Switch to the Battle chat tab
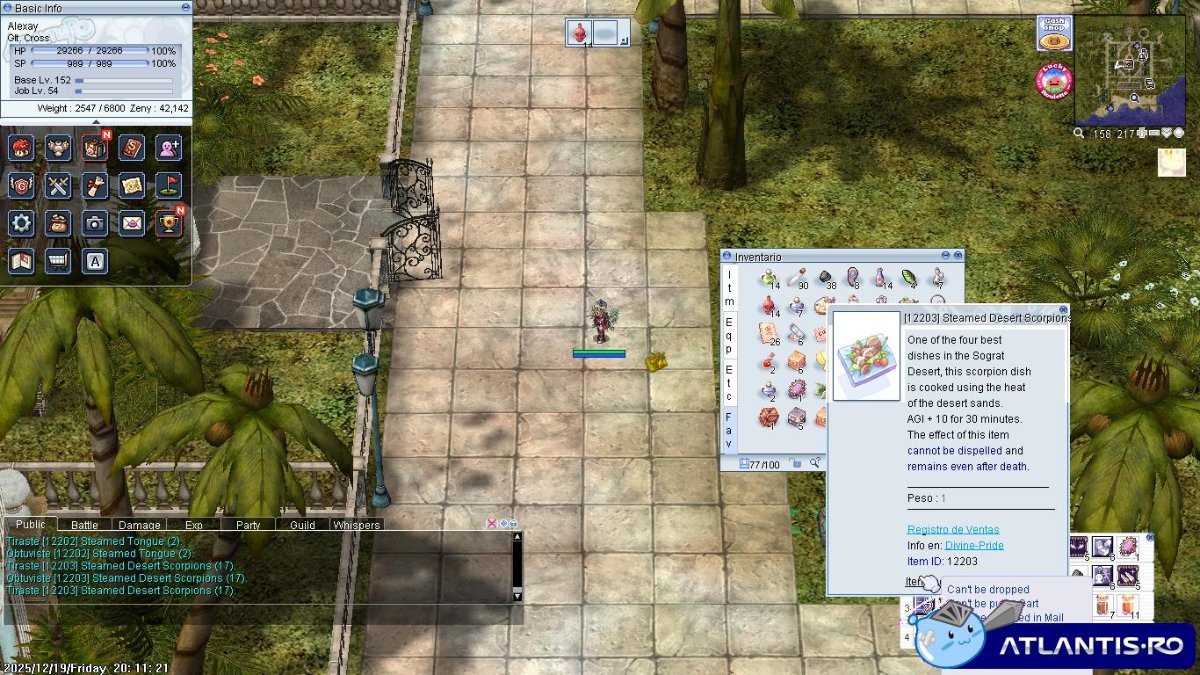 point(84,524)
